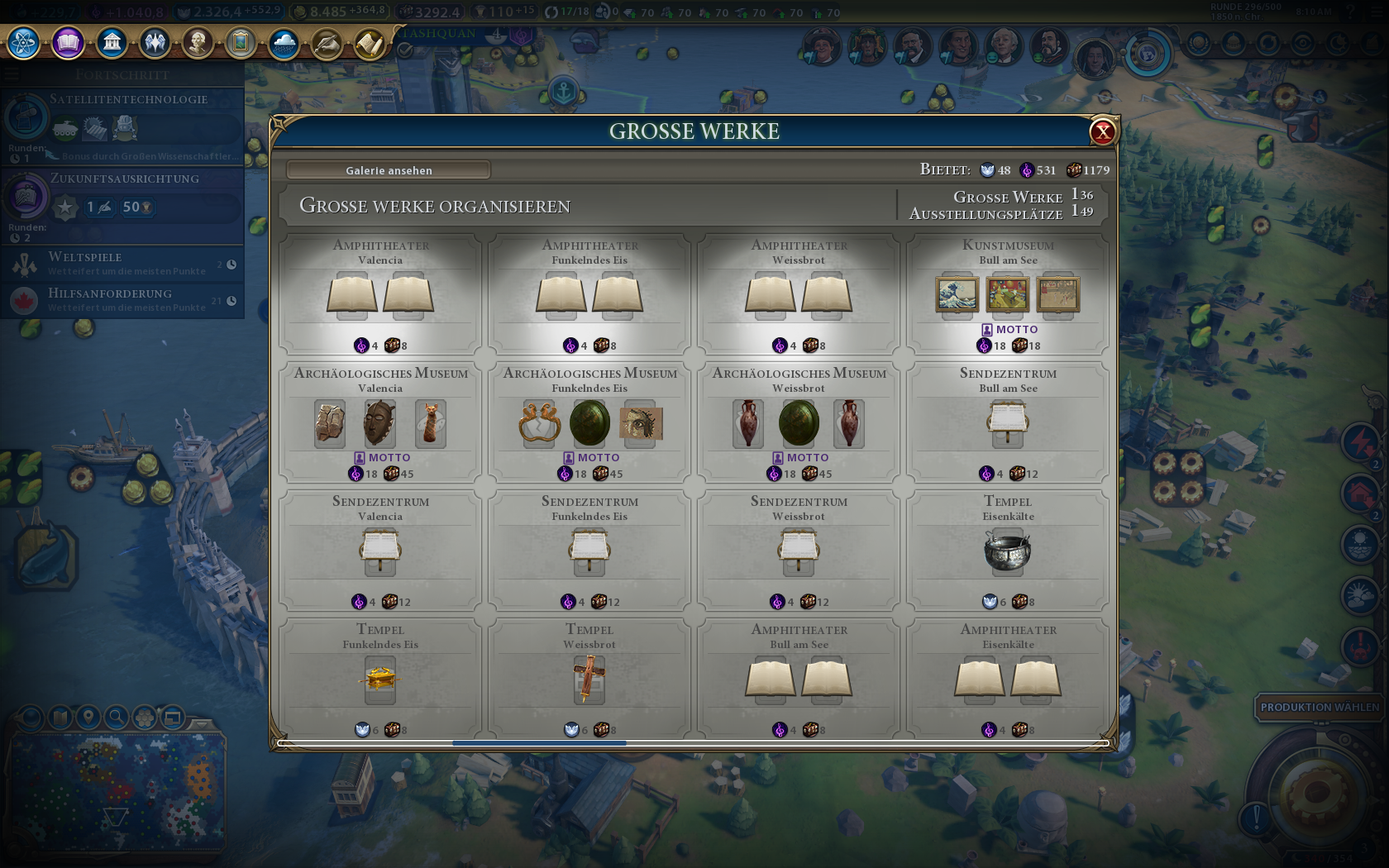
Task: Select Satellitentechnologie research panel
Action: (x=122, y=126)
